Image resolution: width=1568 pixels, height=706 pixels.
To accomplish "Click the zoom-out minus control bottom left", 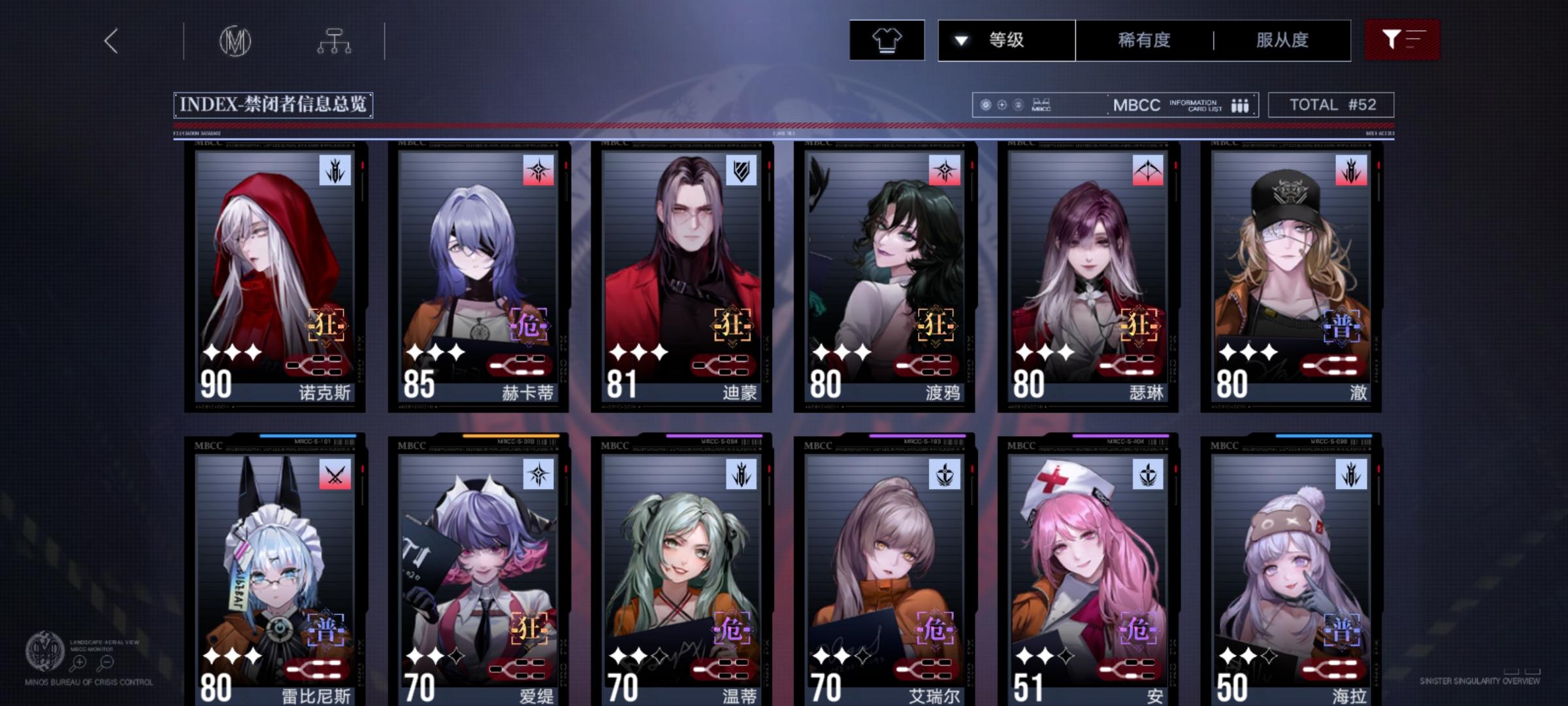I will click(106, 662).
